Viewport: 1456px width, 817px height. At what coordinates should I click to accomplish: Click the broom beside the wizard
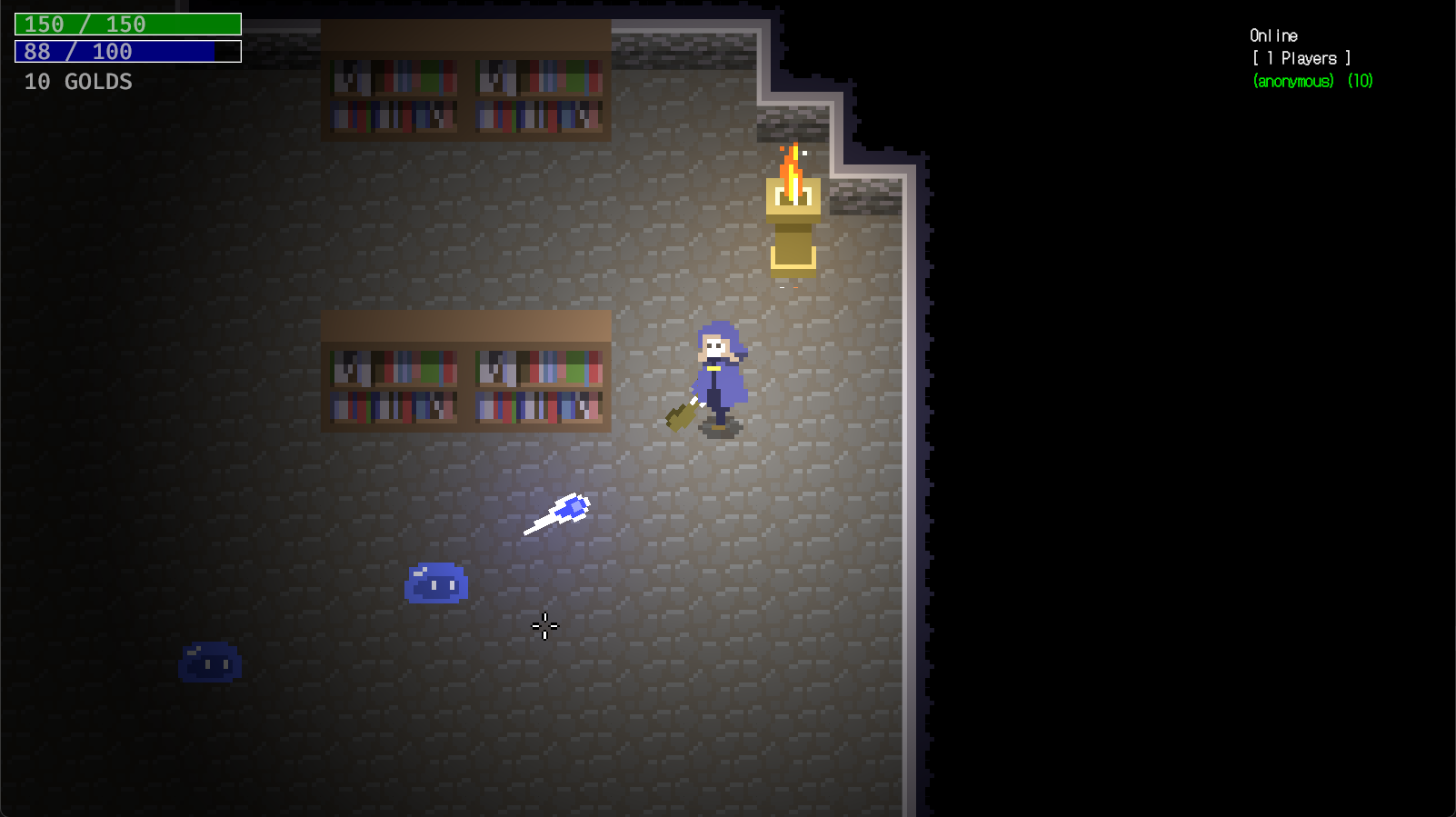[x=682, y=414]
